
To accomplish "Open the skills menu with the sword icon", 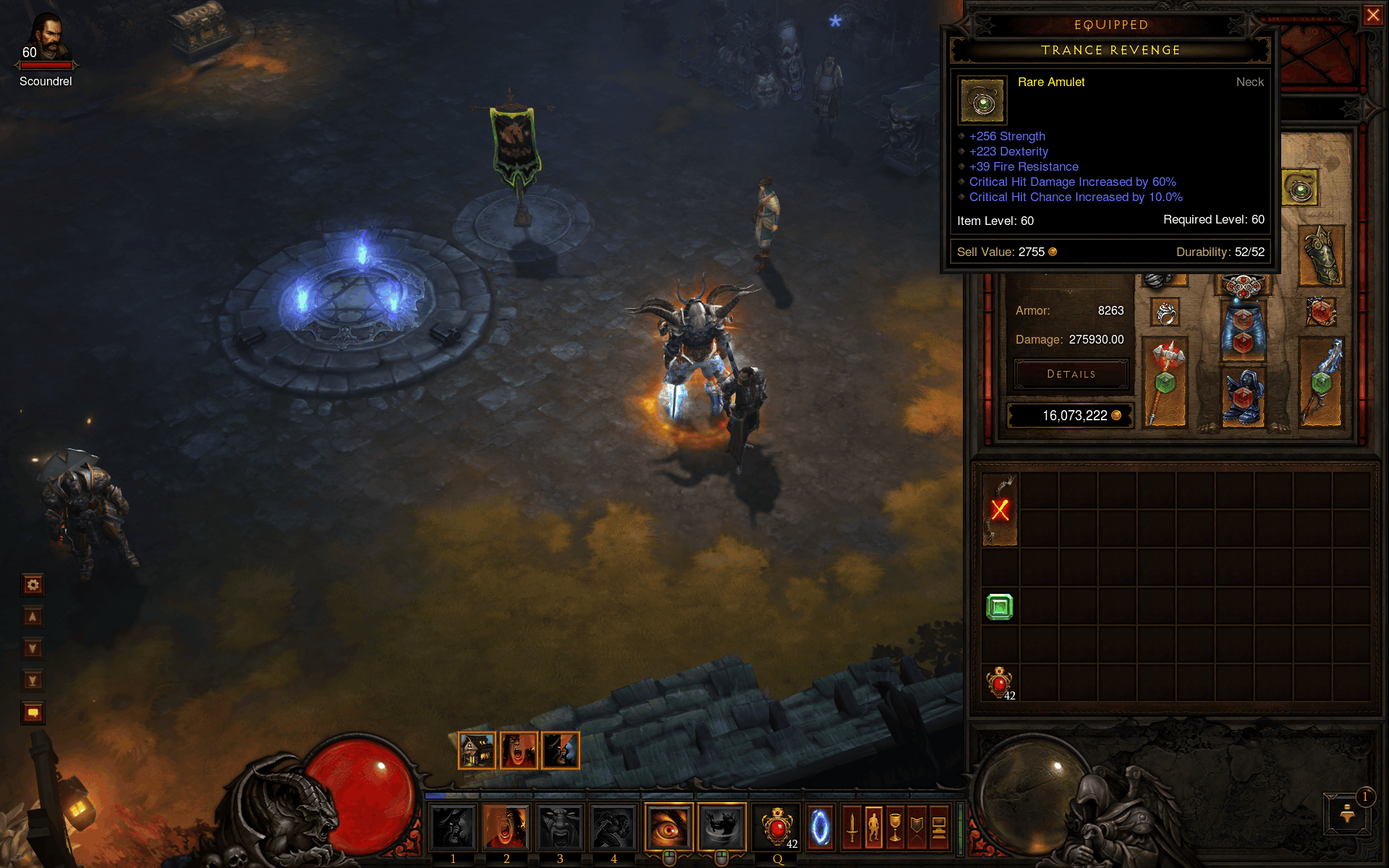I will pyautogui.click(x=852, y=827).
